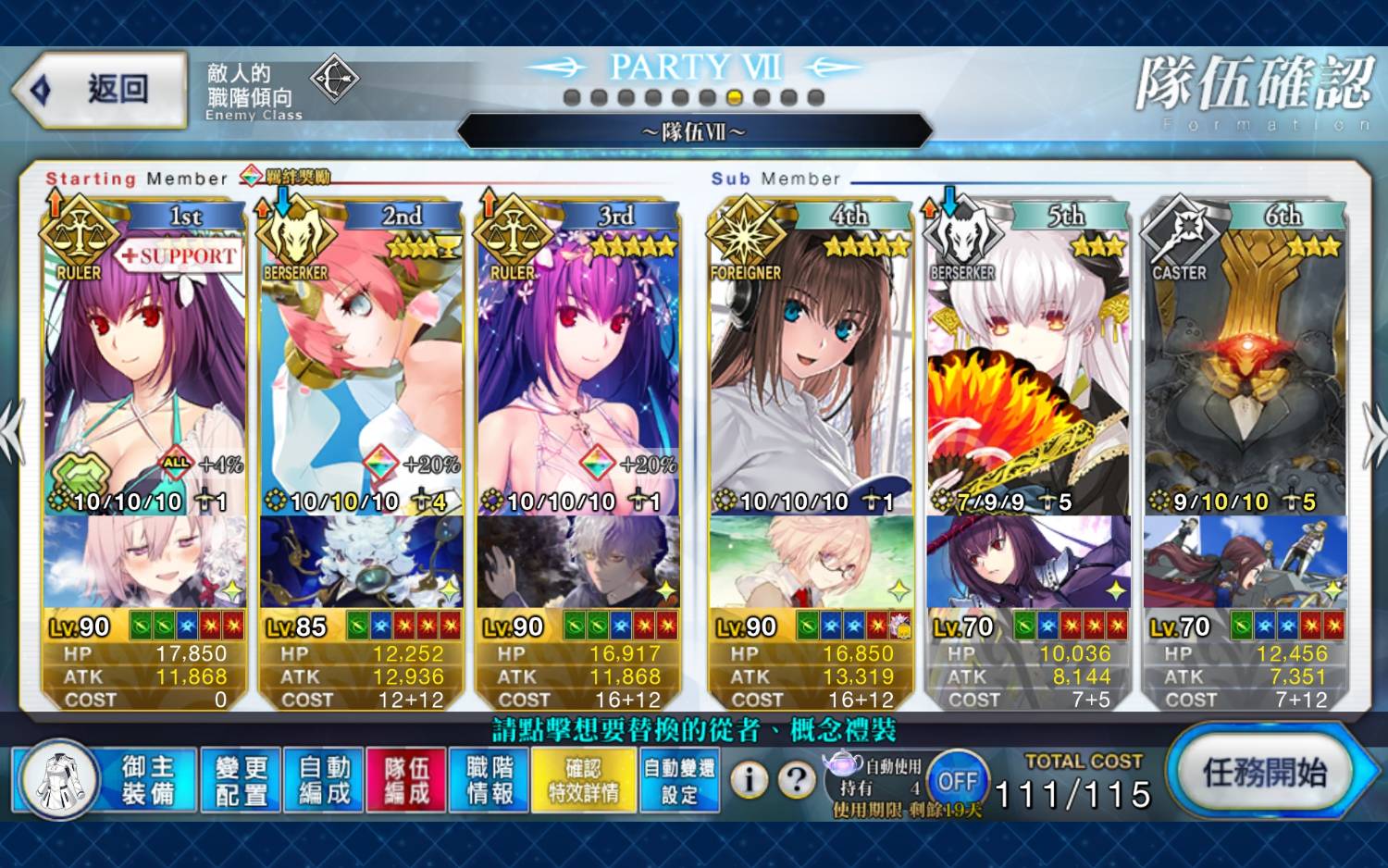1388x868 pixels.
Task: Select the 6th slot Caster card
Action: click(x=1245, y=370)
